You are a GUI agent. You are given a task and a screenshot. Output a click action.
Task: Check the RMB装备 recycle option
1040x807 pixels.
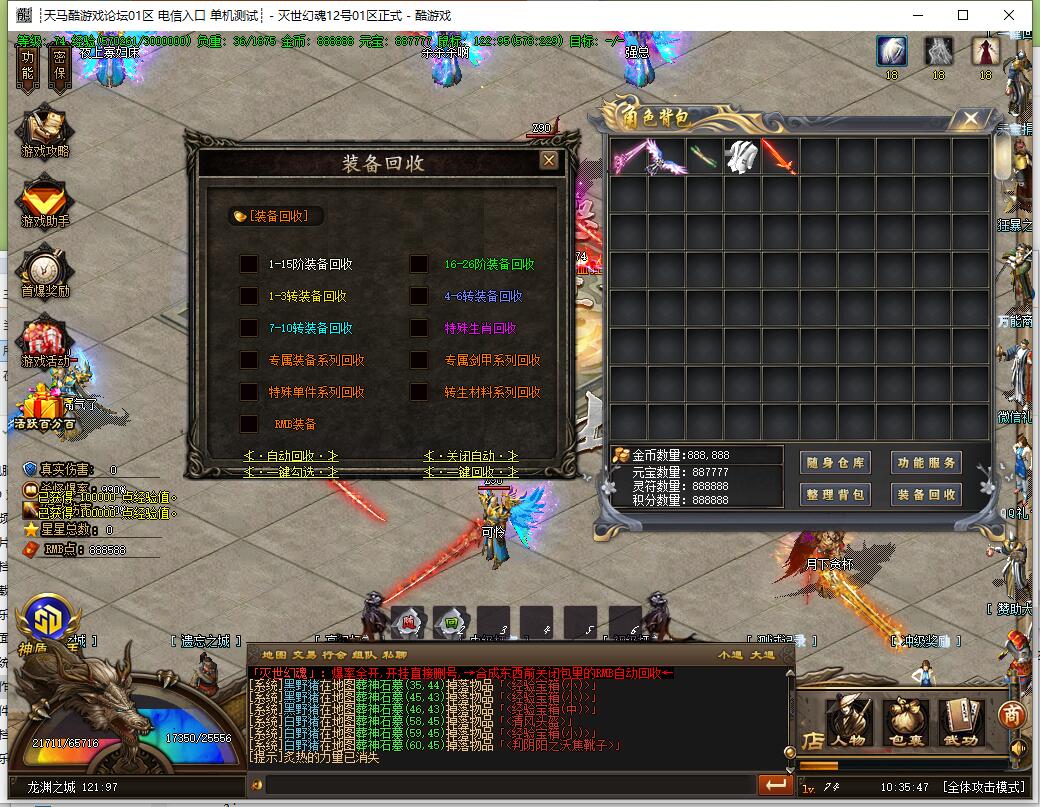(249, 424)
